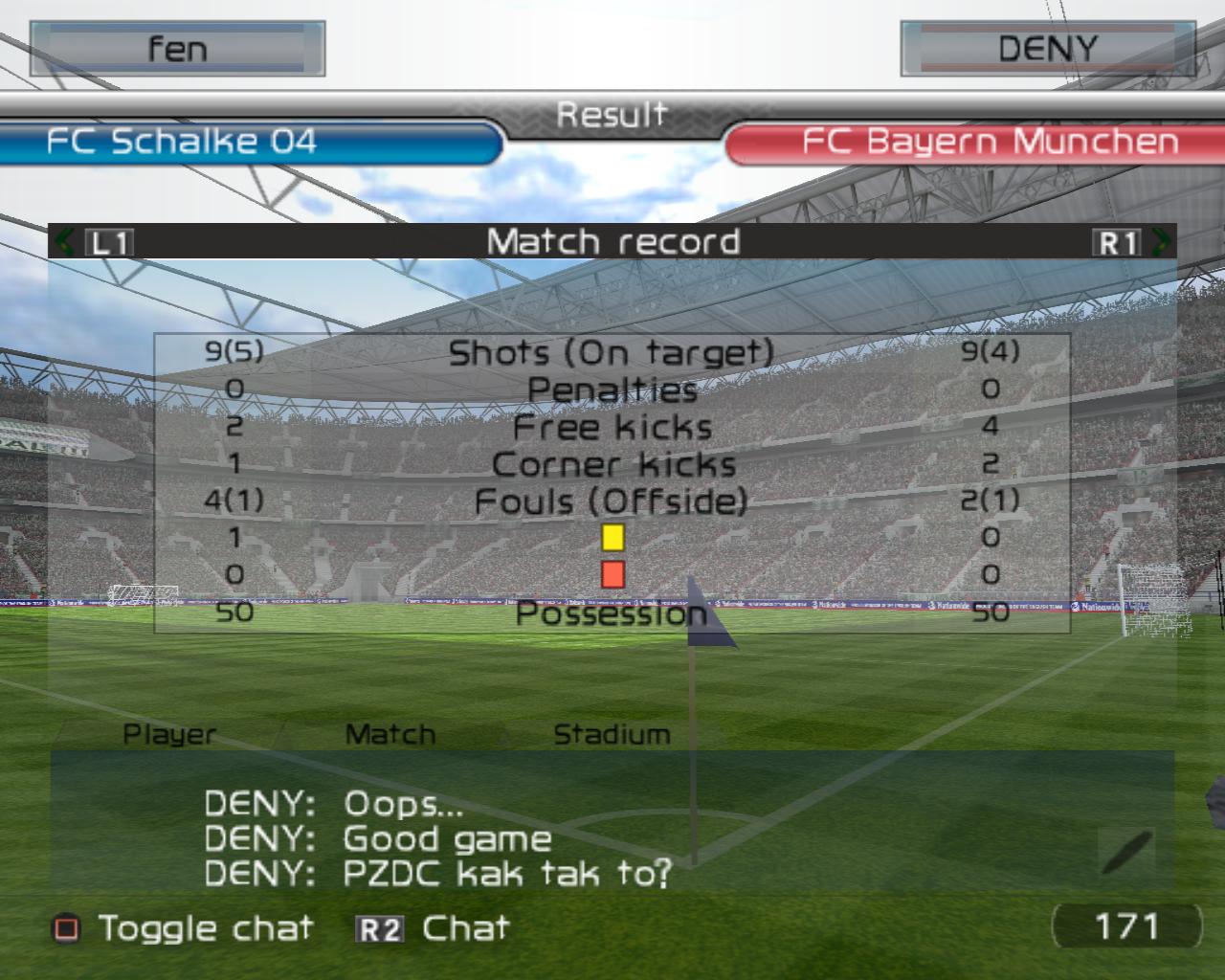Select the fen player name panel

[178, 49]
